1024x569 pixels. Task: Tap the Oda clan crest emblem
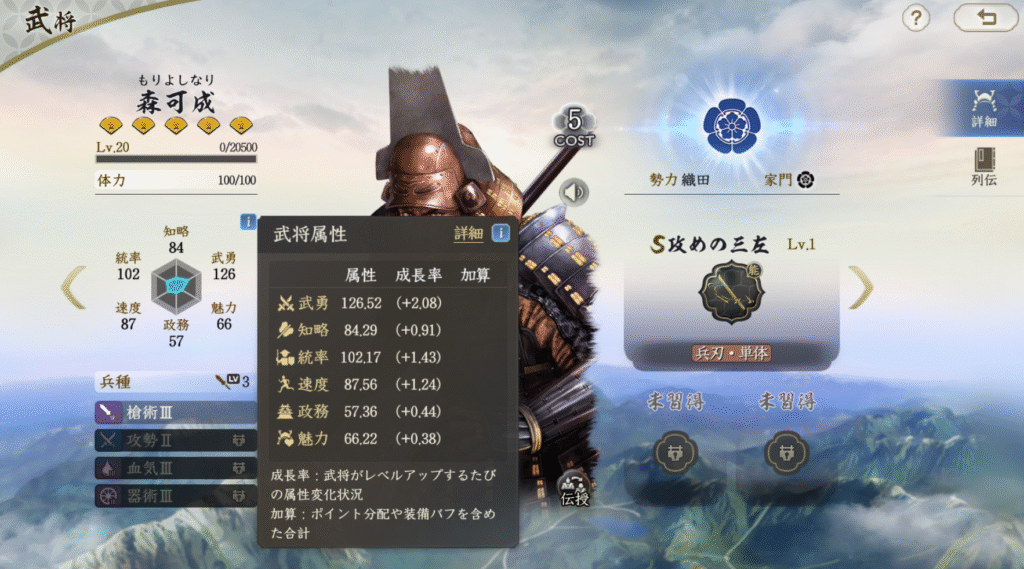[731, 123]
